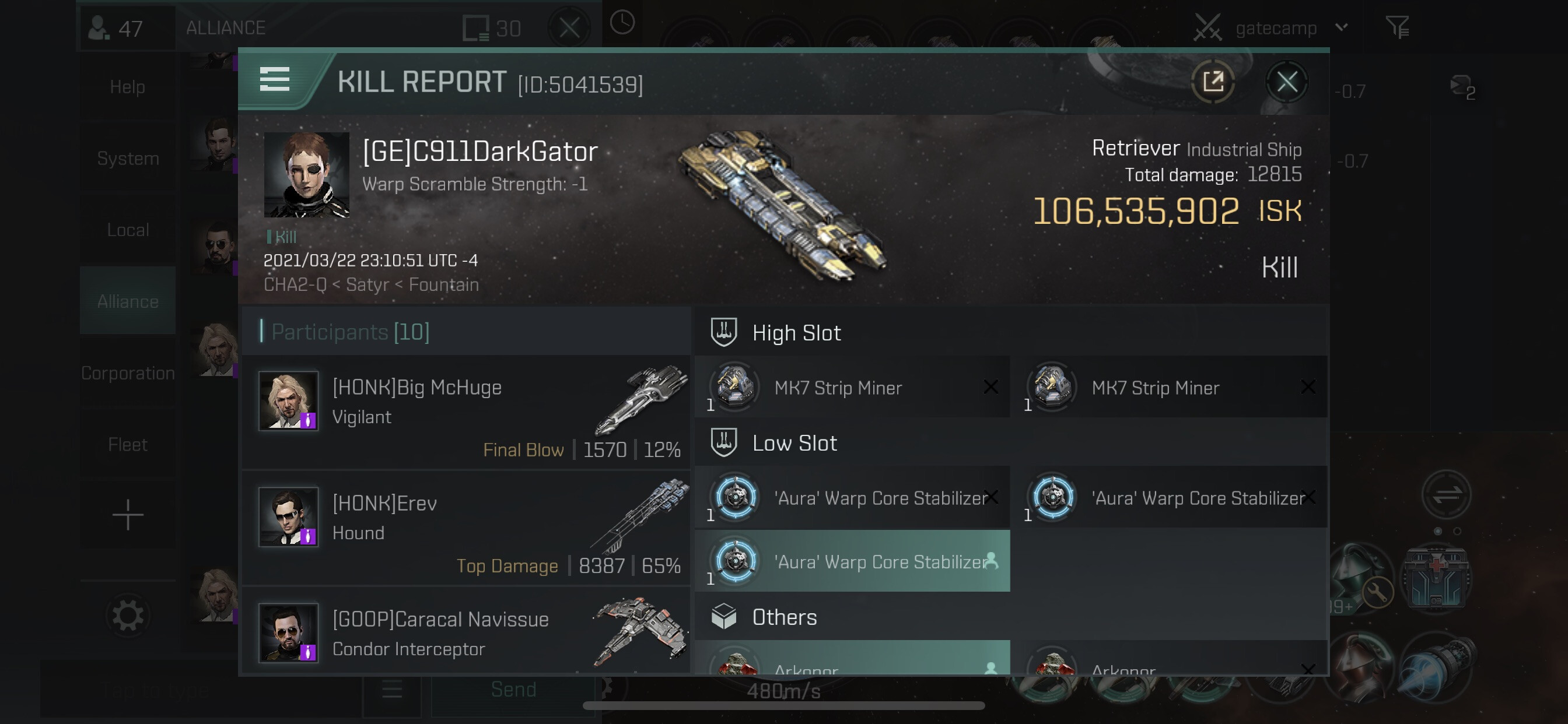This screenshot has height=724, width=1568.
Task: Switch to the Corporation chat channel
Action: tap(127, 373)
